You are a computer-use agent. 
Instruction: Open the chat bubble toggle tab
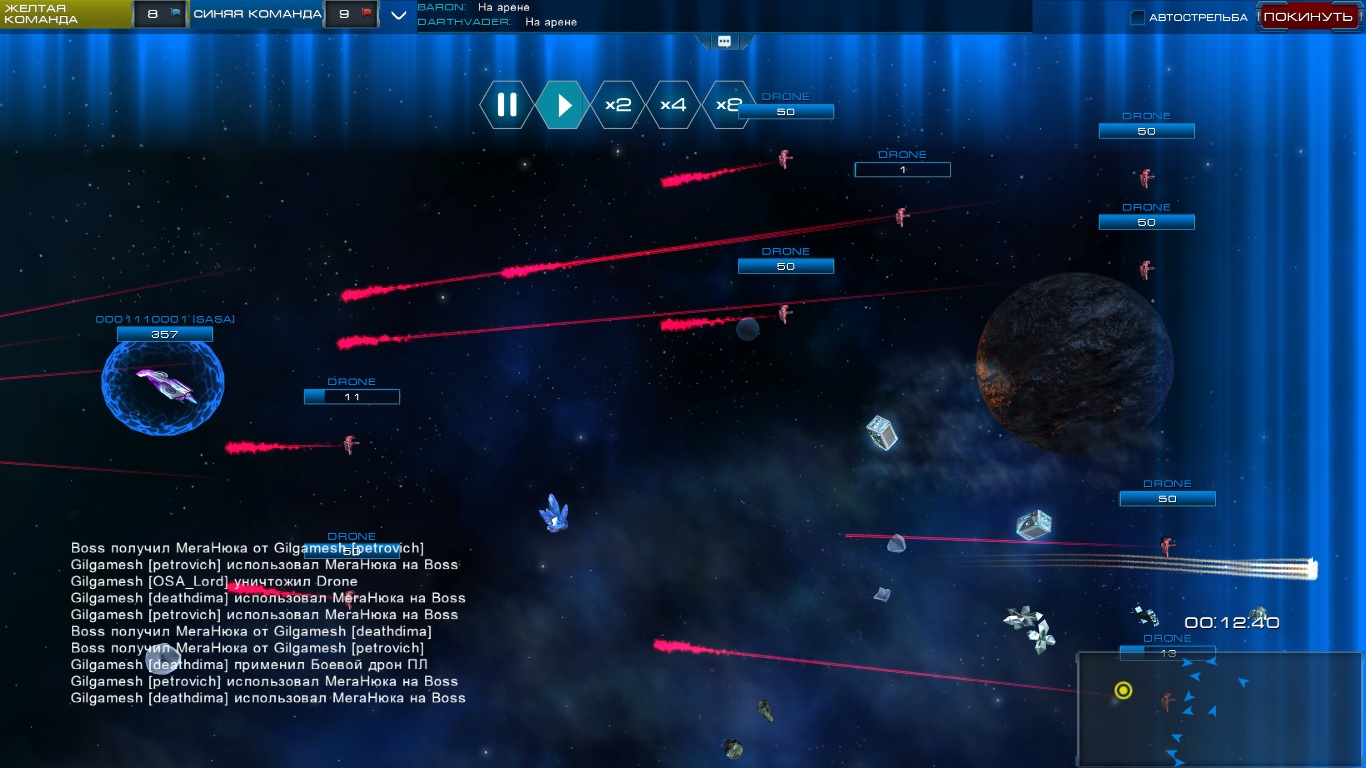coord(724,42)
